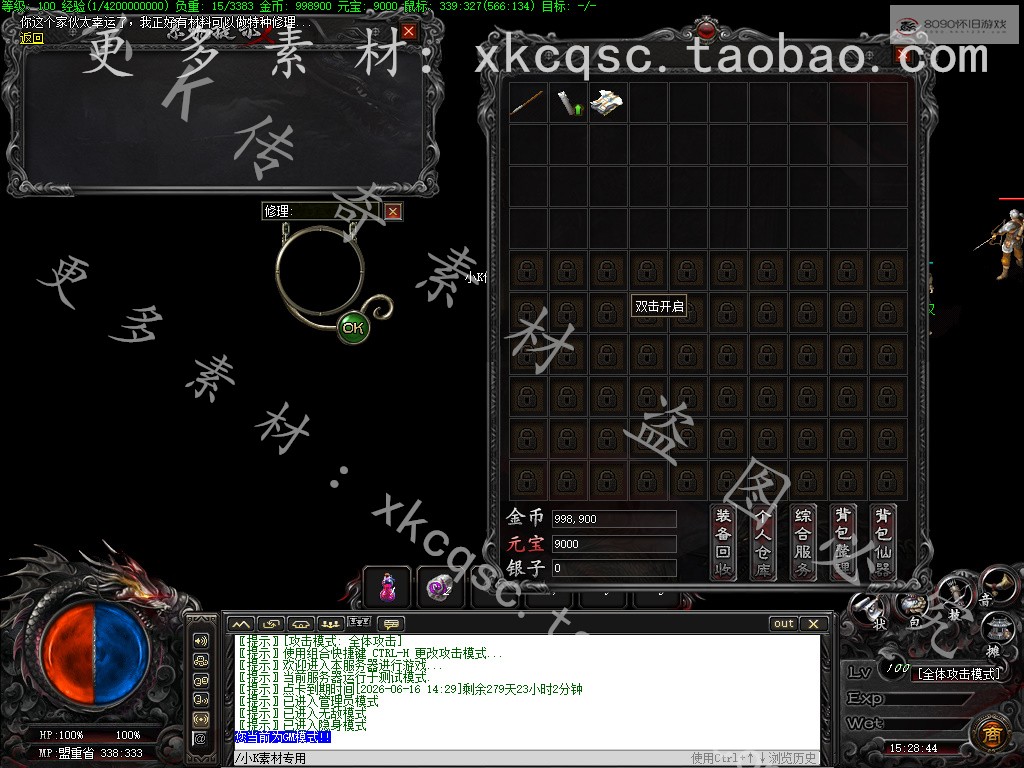Select the scroll with green arrow item
The width and height of the screenshot is (1024, 768).
pos(568,103)
